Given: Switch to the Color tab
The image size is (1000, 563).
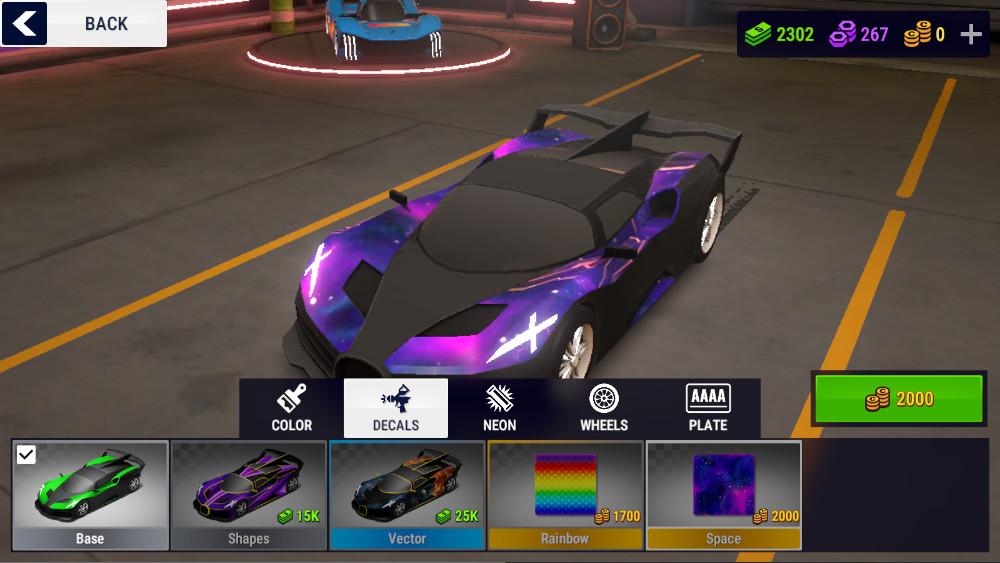Looking at the screenshot, I should click(291, 408).
